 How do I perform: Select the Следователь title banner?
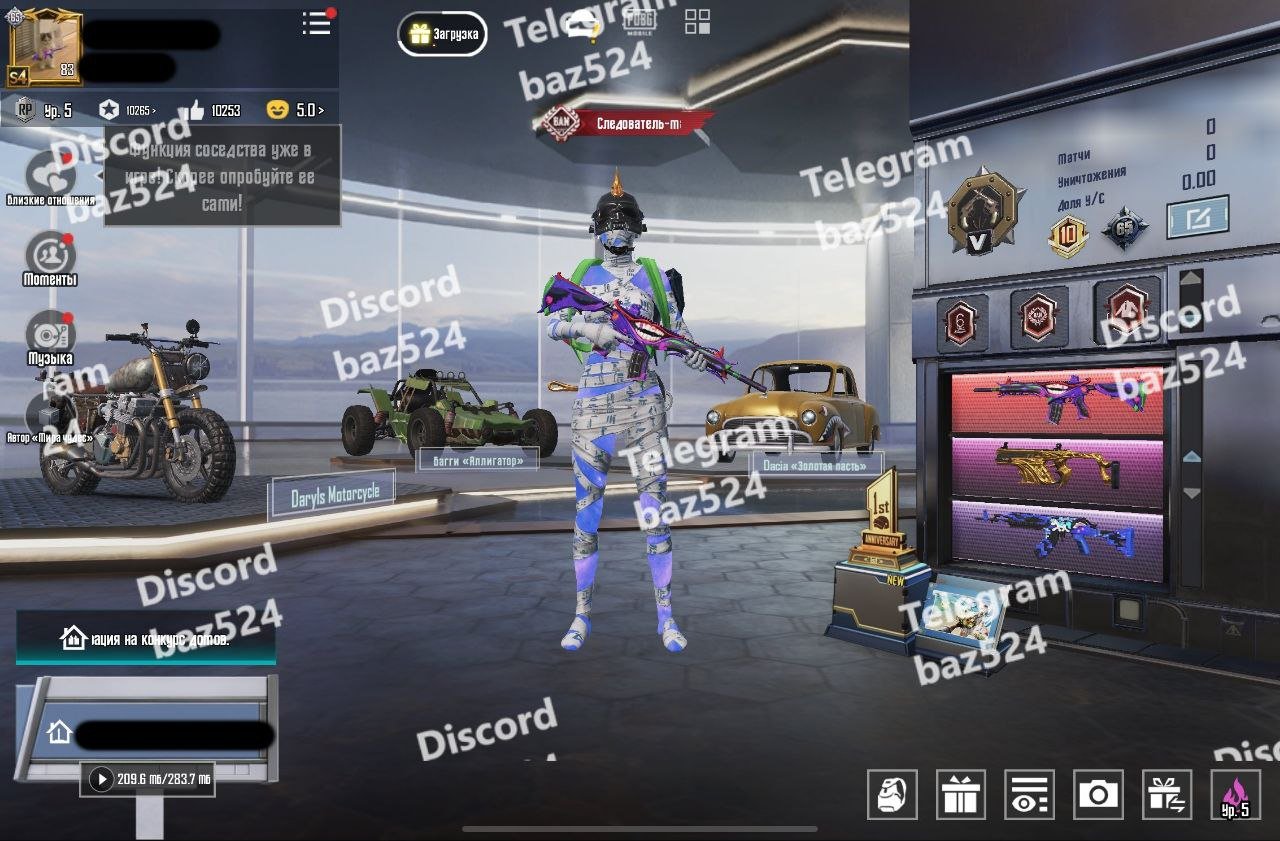(625, 124)
